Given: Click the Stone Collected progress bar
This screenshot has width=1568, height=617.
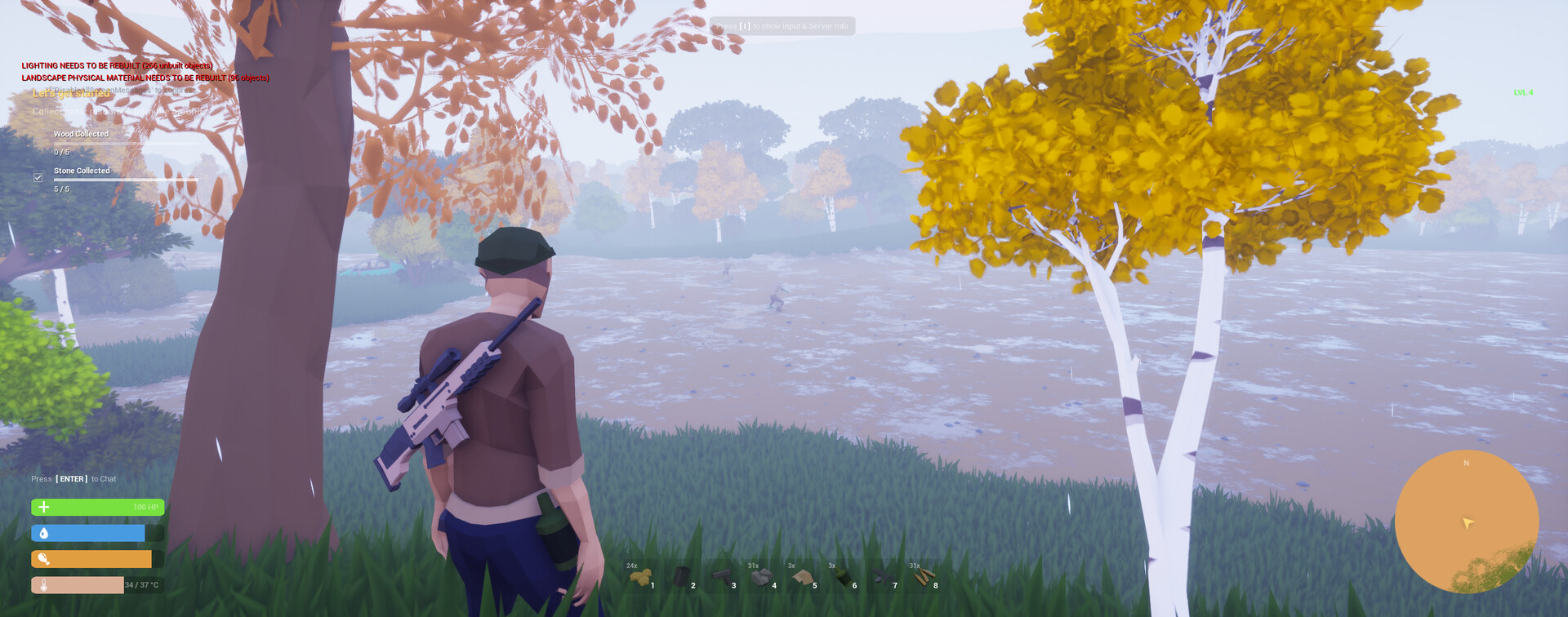Looking at the screenshot, I should click(127, 180).
